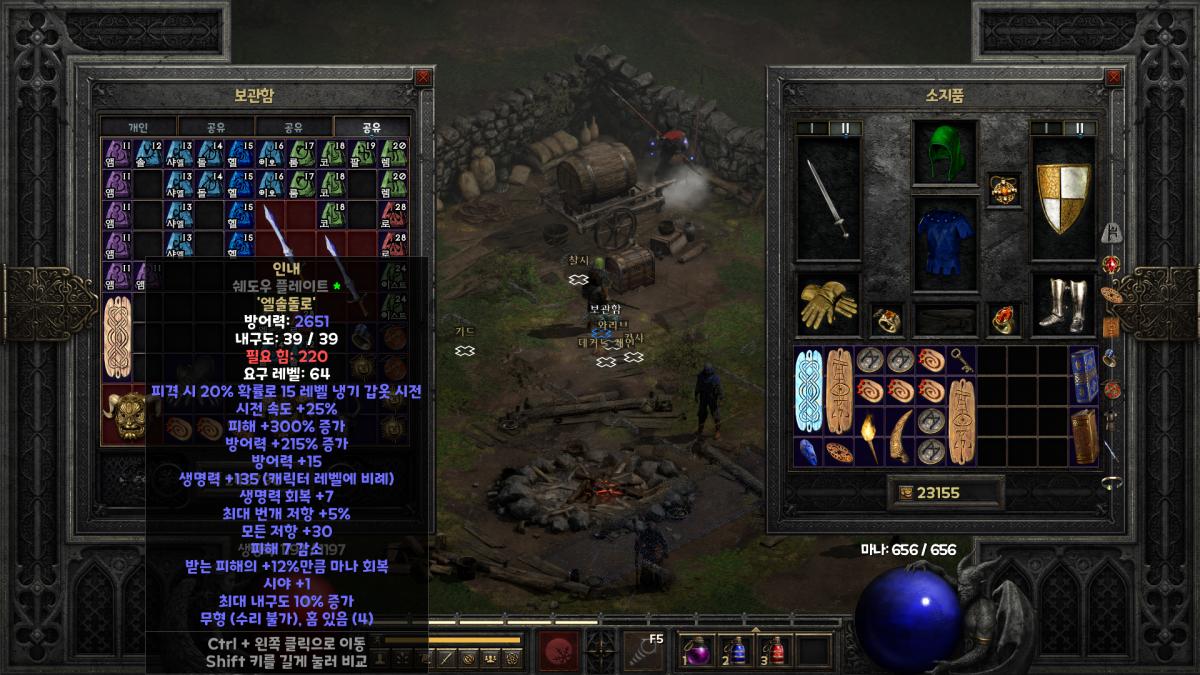The height and width of the screenshot is (675, 1200).
Task: Use the red potion in belt slot 3
Action: [x=776, y=650]
